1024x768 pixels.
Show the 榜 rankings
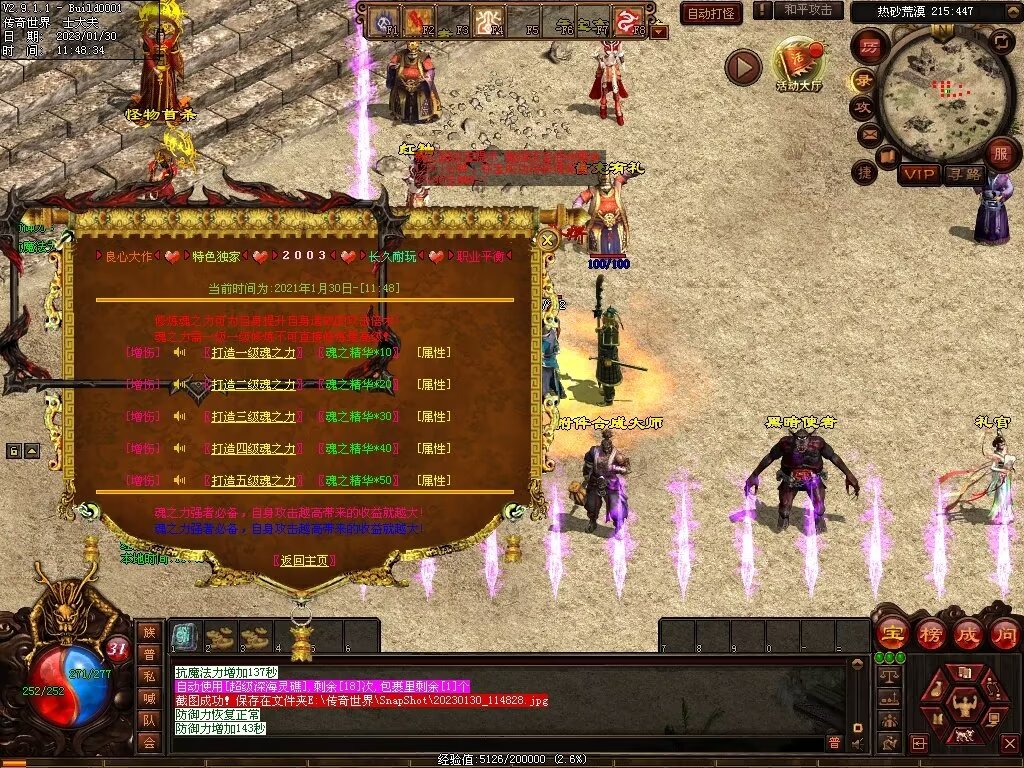929,634
